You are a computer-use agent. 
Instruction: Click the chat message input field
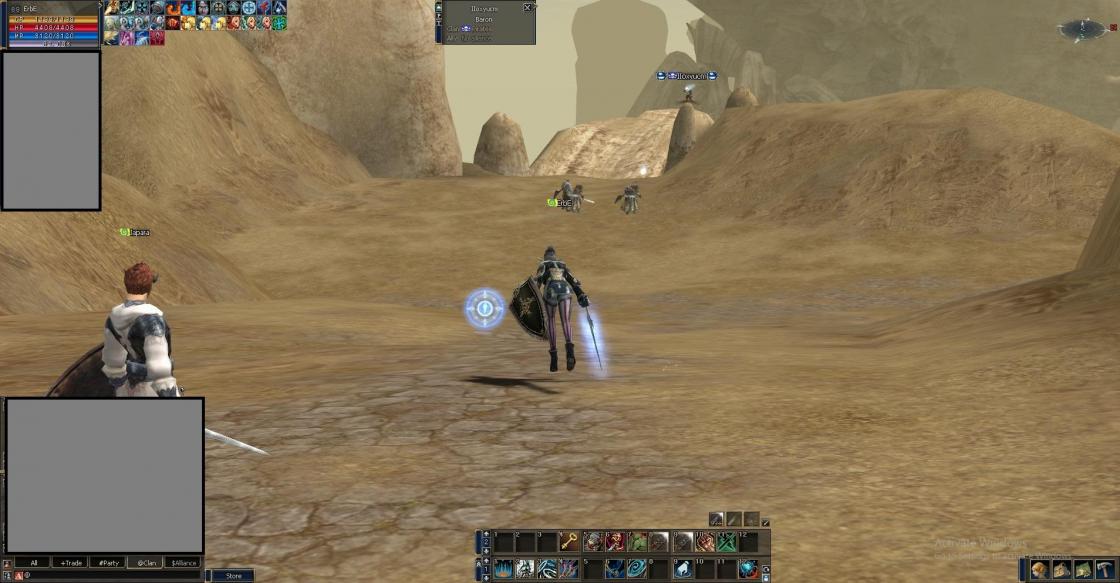110,576
